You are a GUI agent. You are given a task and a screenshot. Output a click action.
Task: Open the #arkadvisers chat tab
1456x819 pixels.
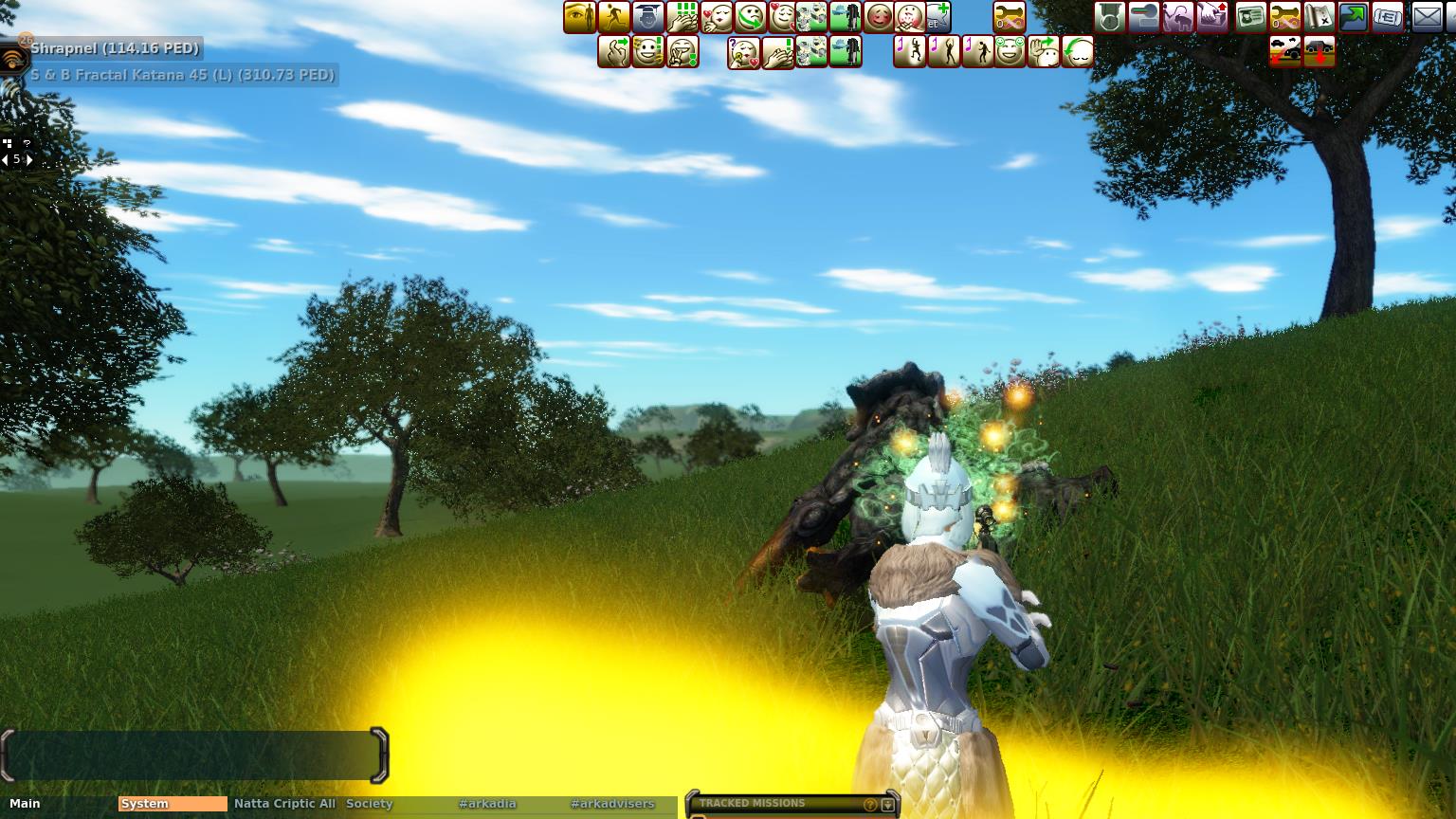pyautogui.click(x=612, y=804)
